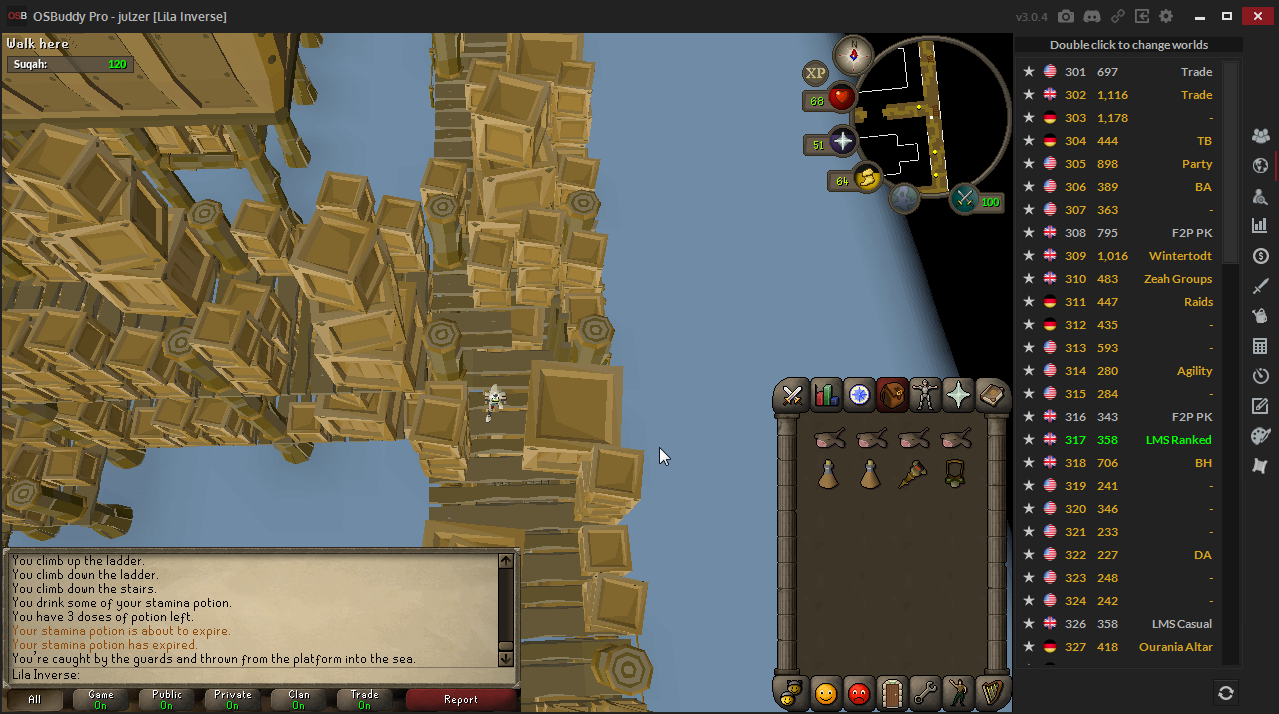Switch chat filter to the Clan tab
Image resolution: width=1279 pixels, height=714 pixels.
point(298,699)
